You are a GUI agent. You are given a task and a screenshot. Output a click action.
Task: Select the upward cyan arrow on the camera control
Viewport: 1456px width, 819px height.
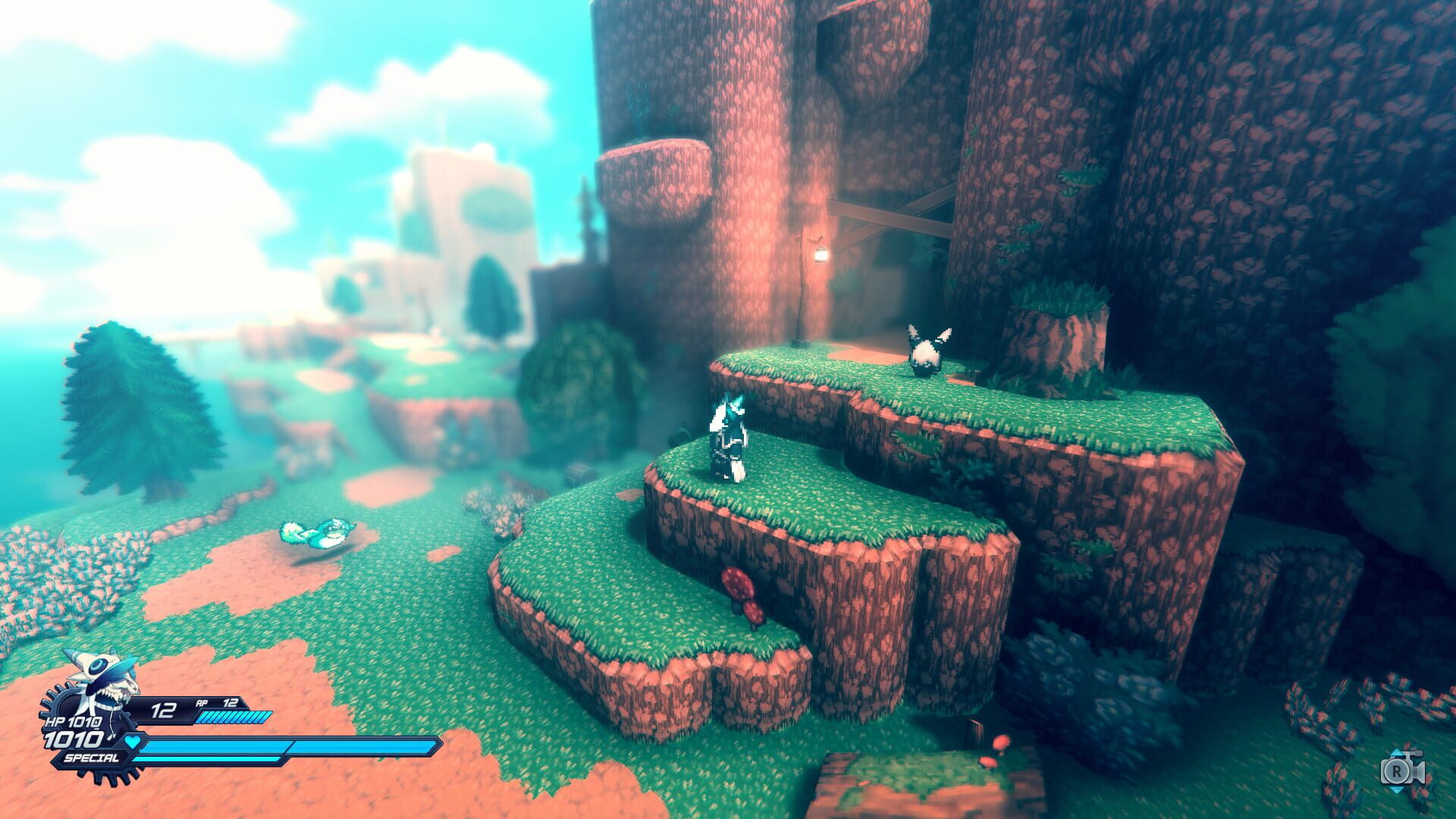(x=1396, y=752)
